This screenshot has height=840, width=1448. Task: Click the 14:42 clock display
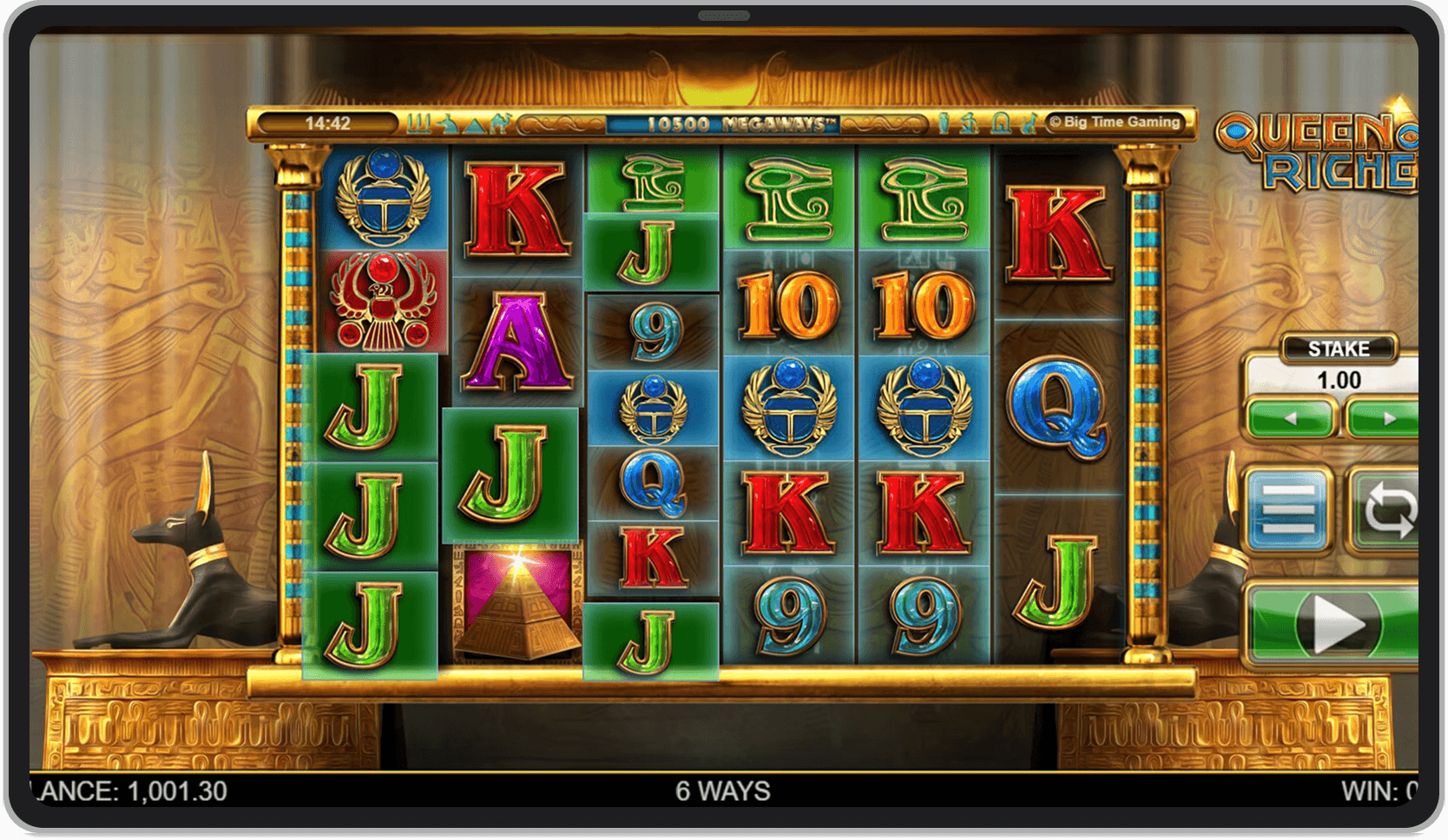click(x=327, y=122)
